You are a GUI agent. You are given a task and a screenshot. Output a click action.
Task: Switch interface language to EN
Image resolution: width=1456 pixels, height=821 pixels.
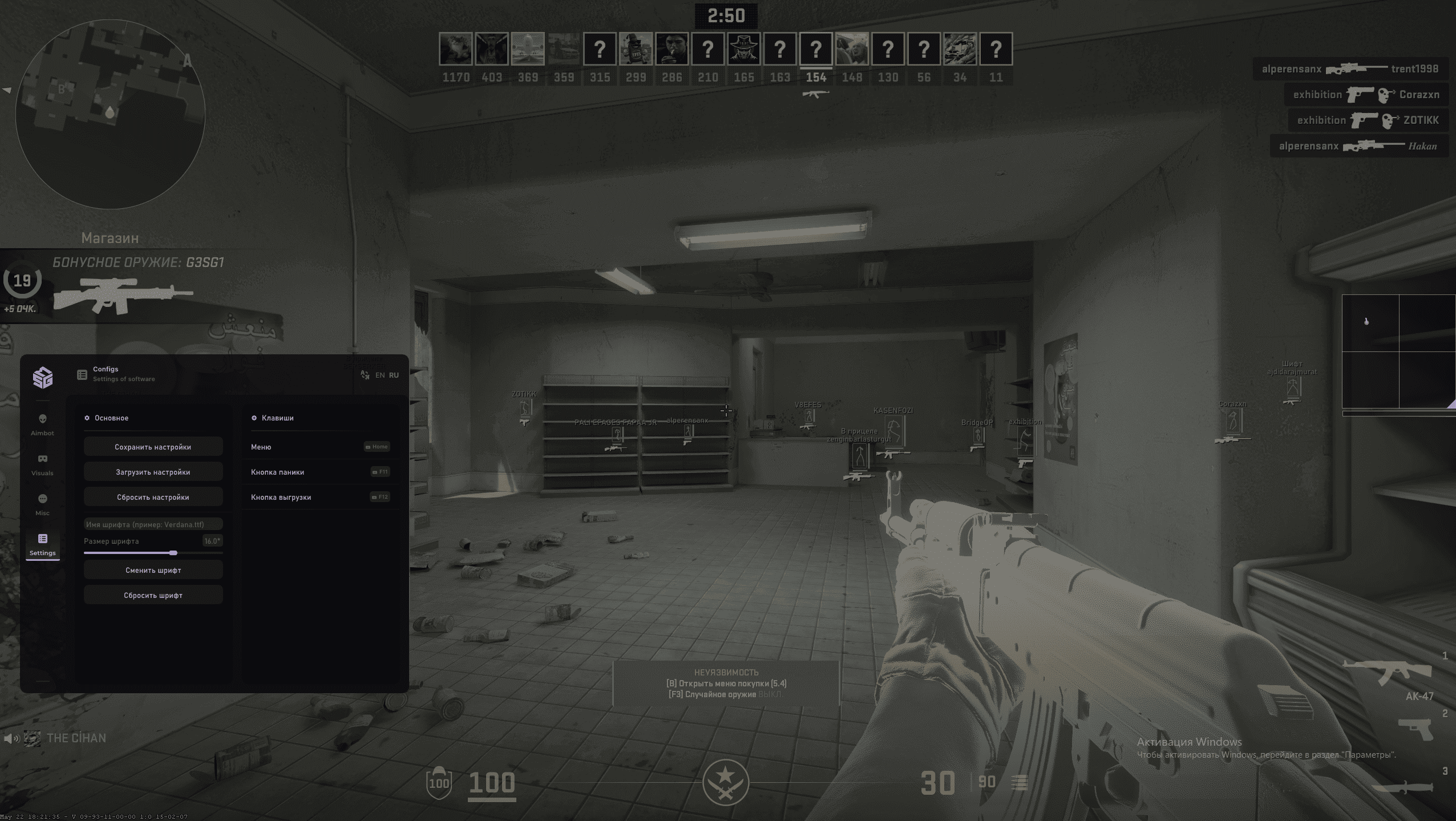coord(380,375)
